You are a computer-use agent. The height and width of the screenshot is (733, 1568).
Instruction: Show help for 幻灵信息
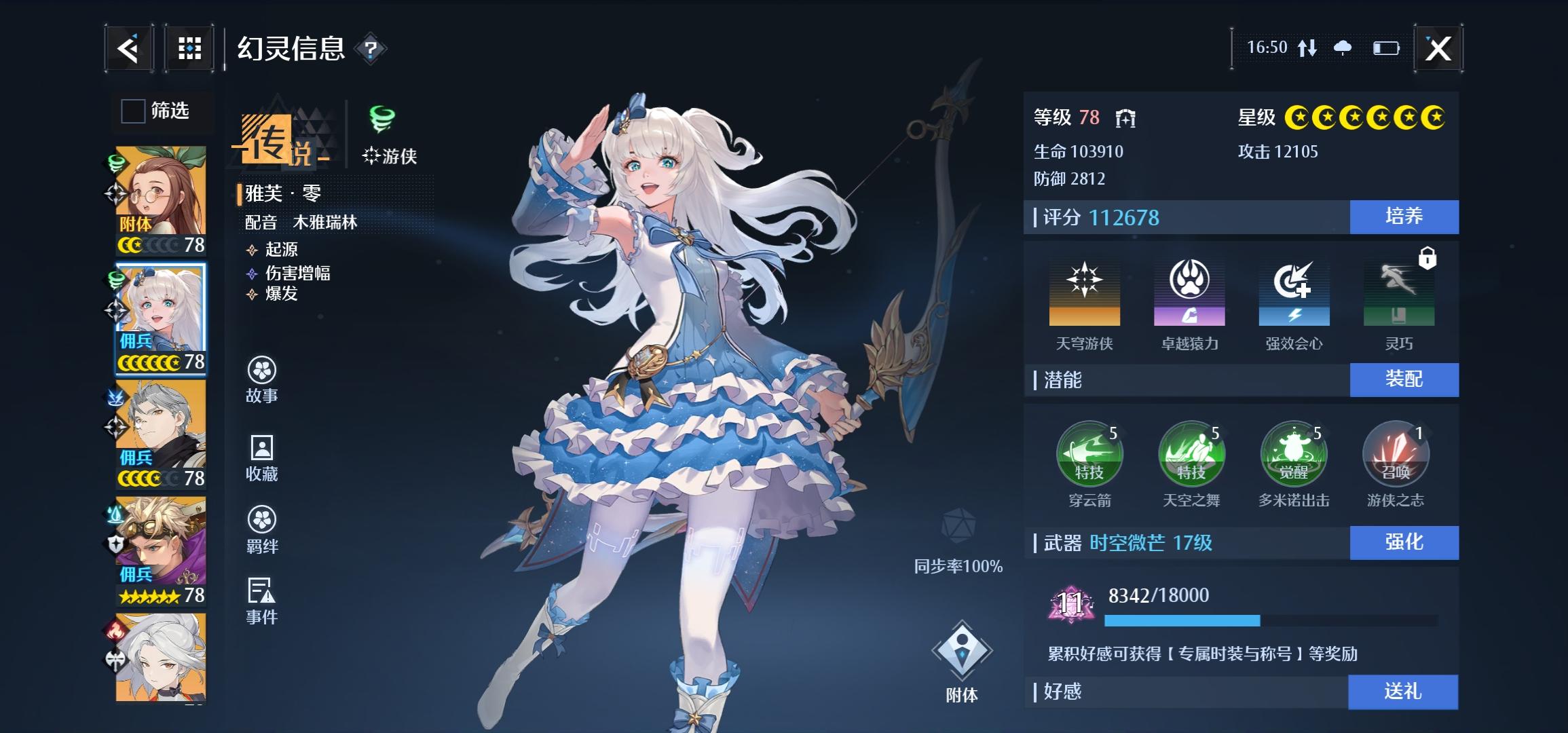pyautogui.click(x=371, y=49)
